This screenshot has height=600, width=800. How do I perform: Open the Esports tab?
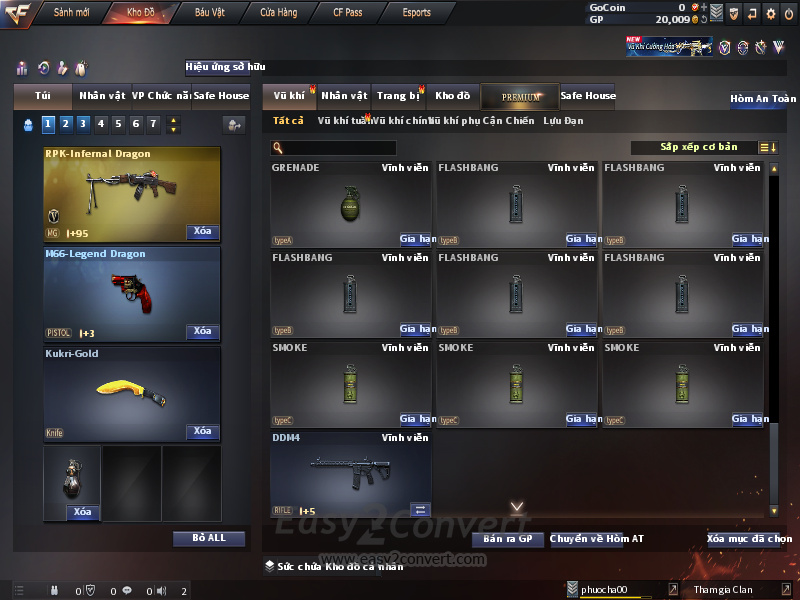click(416, 13)
